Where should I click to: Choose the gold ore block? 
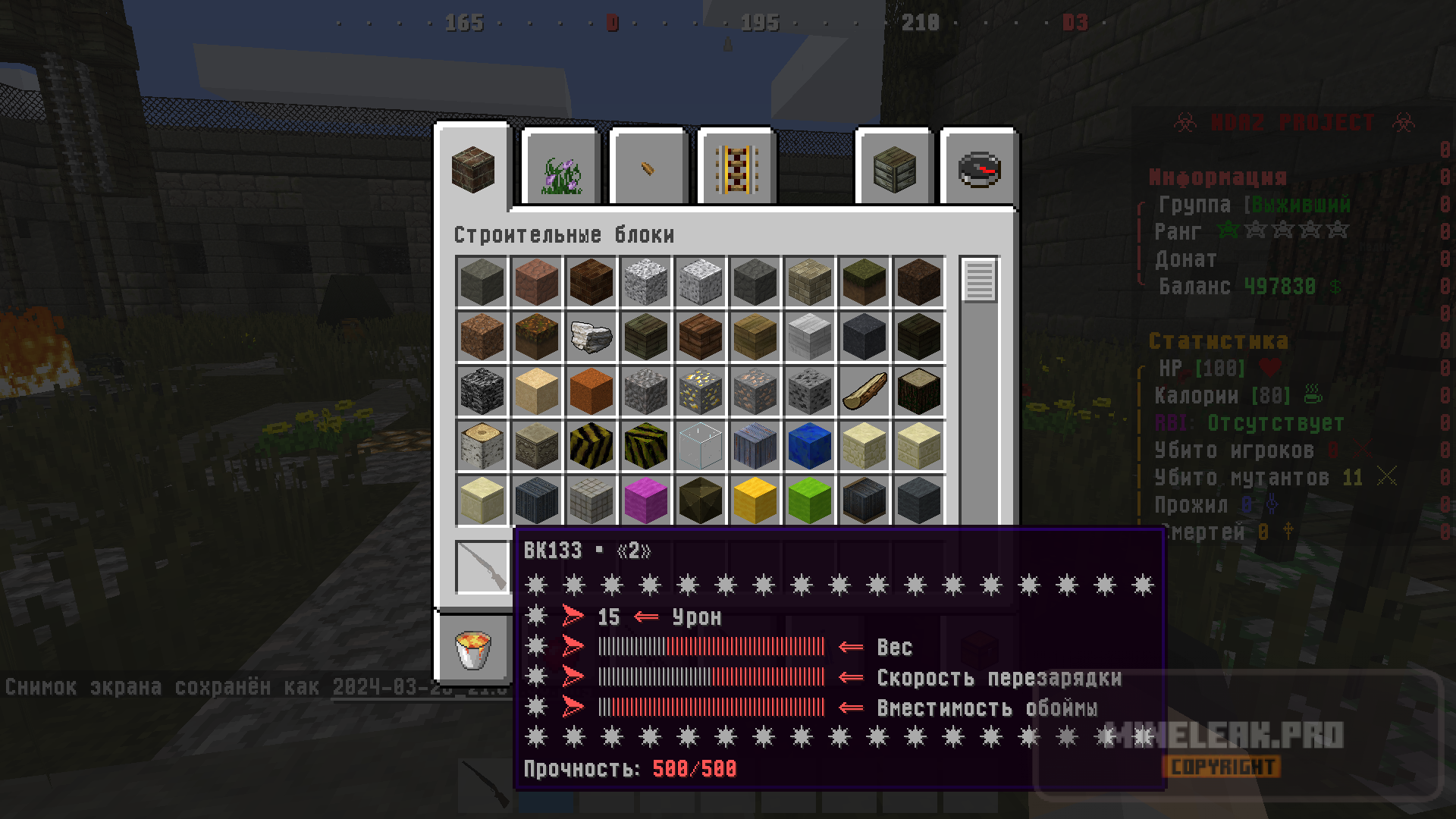[701, 391]
